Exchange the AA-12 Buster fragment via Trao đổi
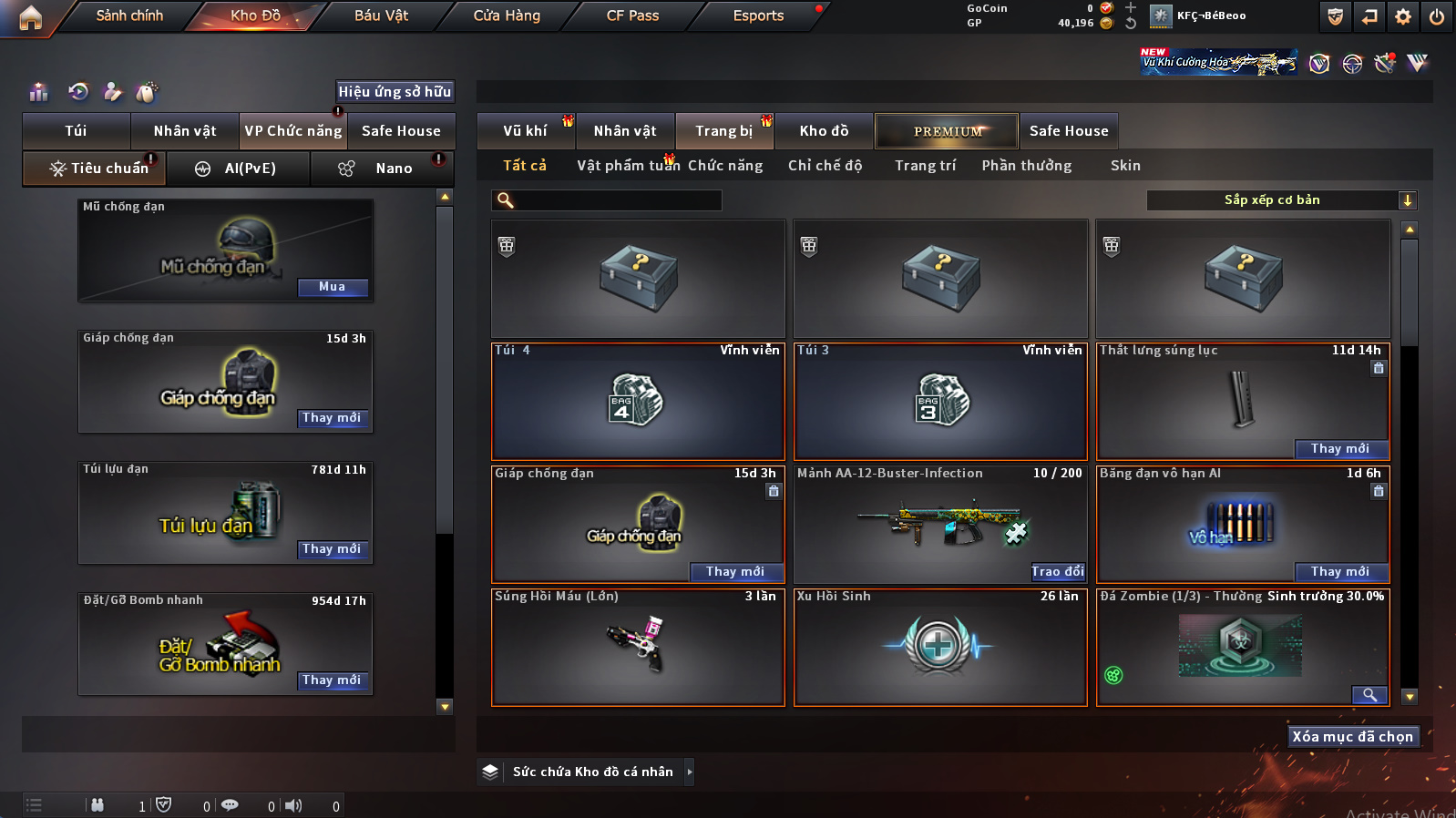 coord(1058,572)
